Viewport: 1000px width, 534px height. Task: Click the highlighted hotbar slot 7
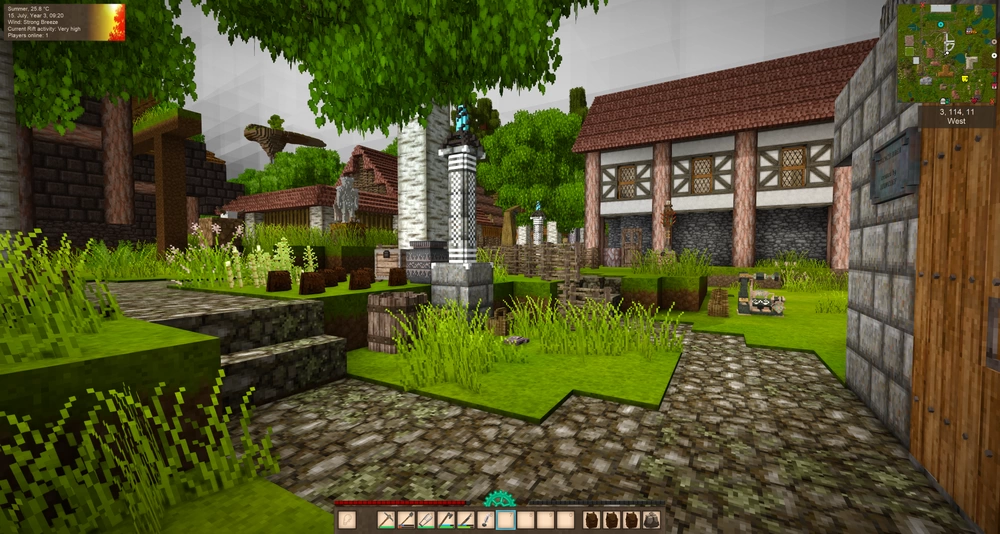506,520
